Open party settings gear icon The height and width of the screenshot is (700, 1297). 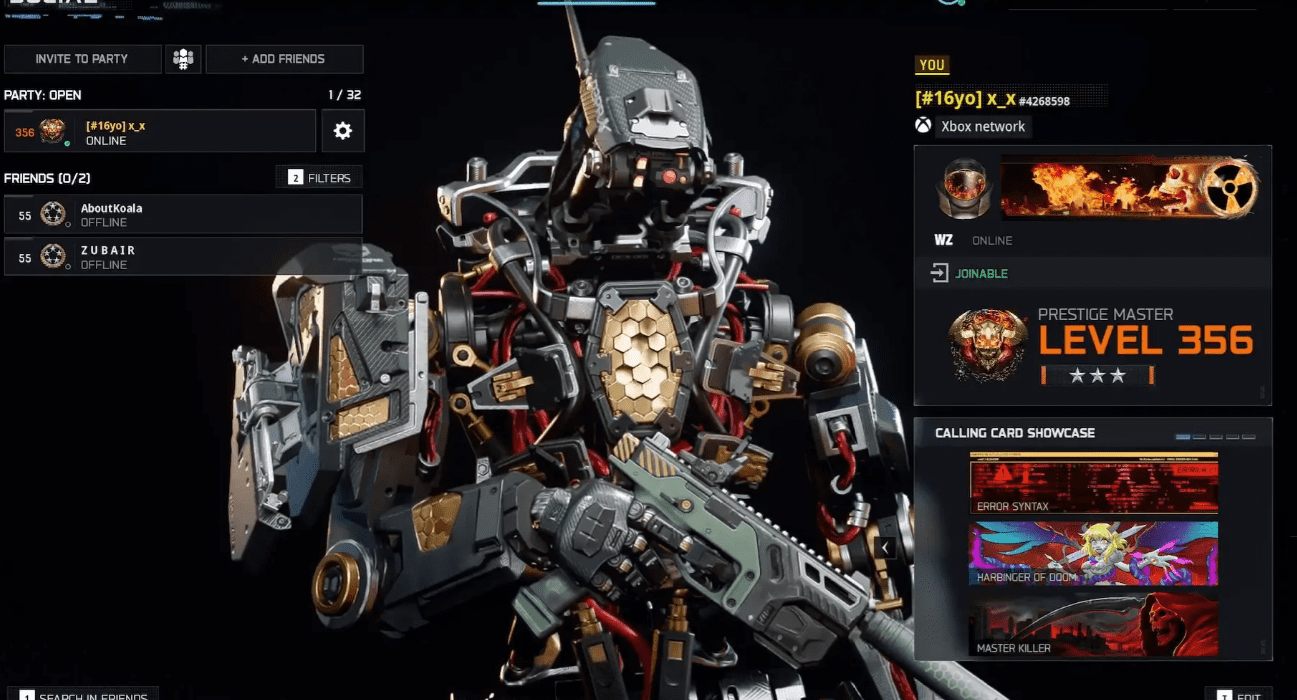(x=343, y=131)
